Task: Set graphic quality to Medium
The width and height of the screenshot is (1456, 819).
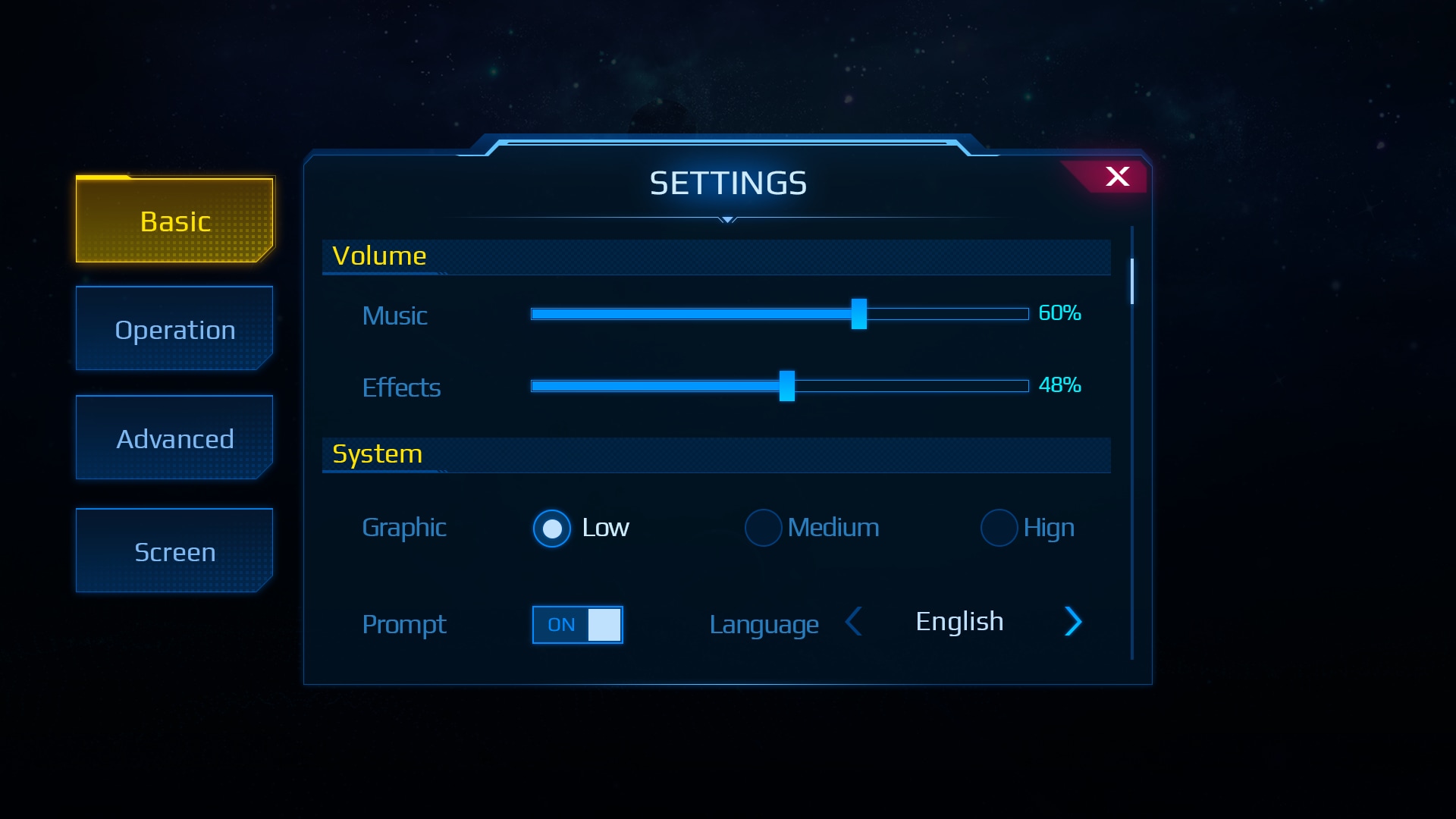Action: (763, 528)
